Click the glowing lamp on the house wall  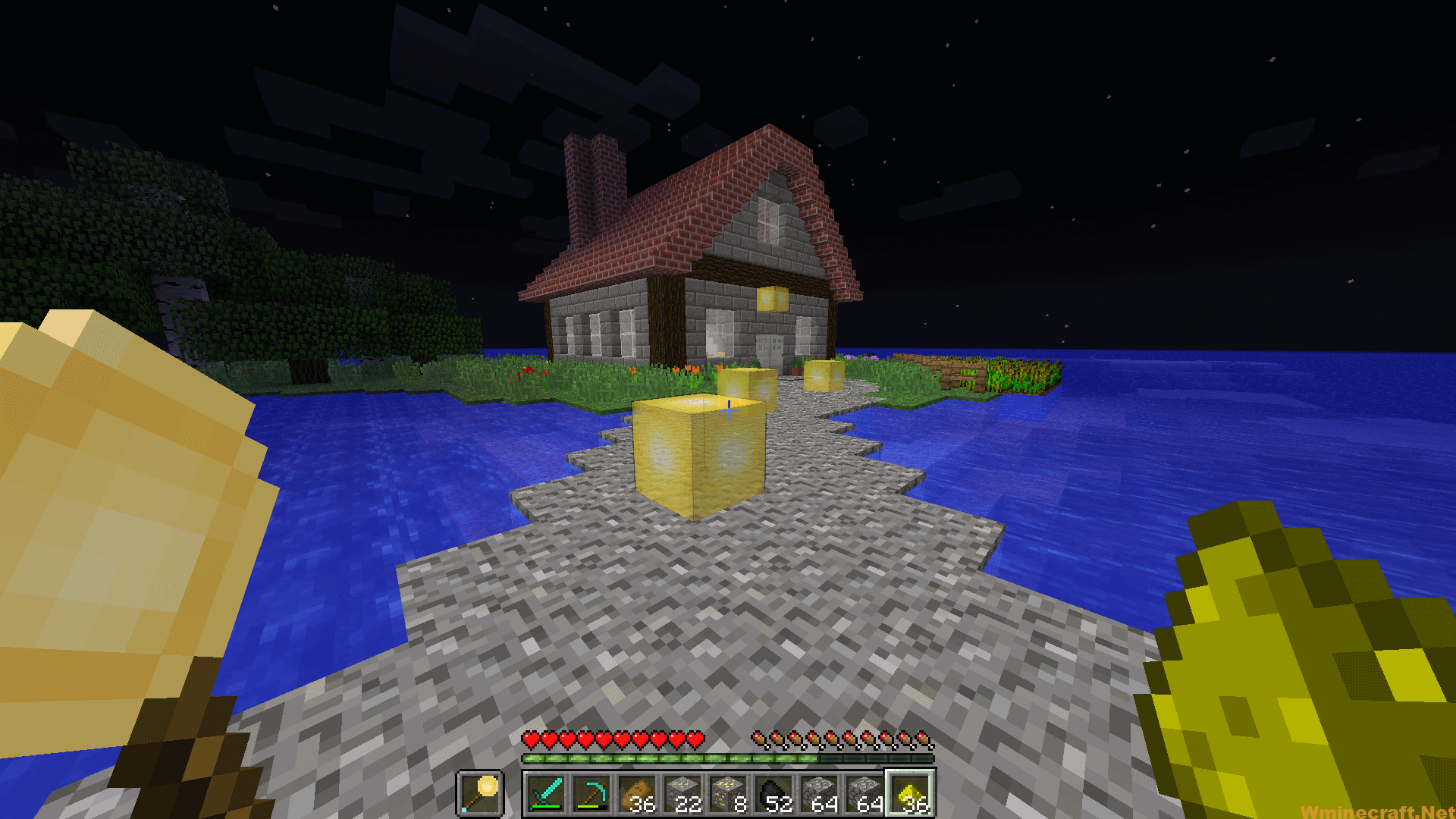(x=773, y=299)
